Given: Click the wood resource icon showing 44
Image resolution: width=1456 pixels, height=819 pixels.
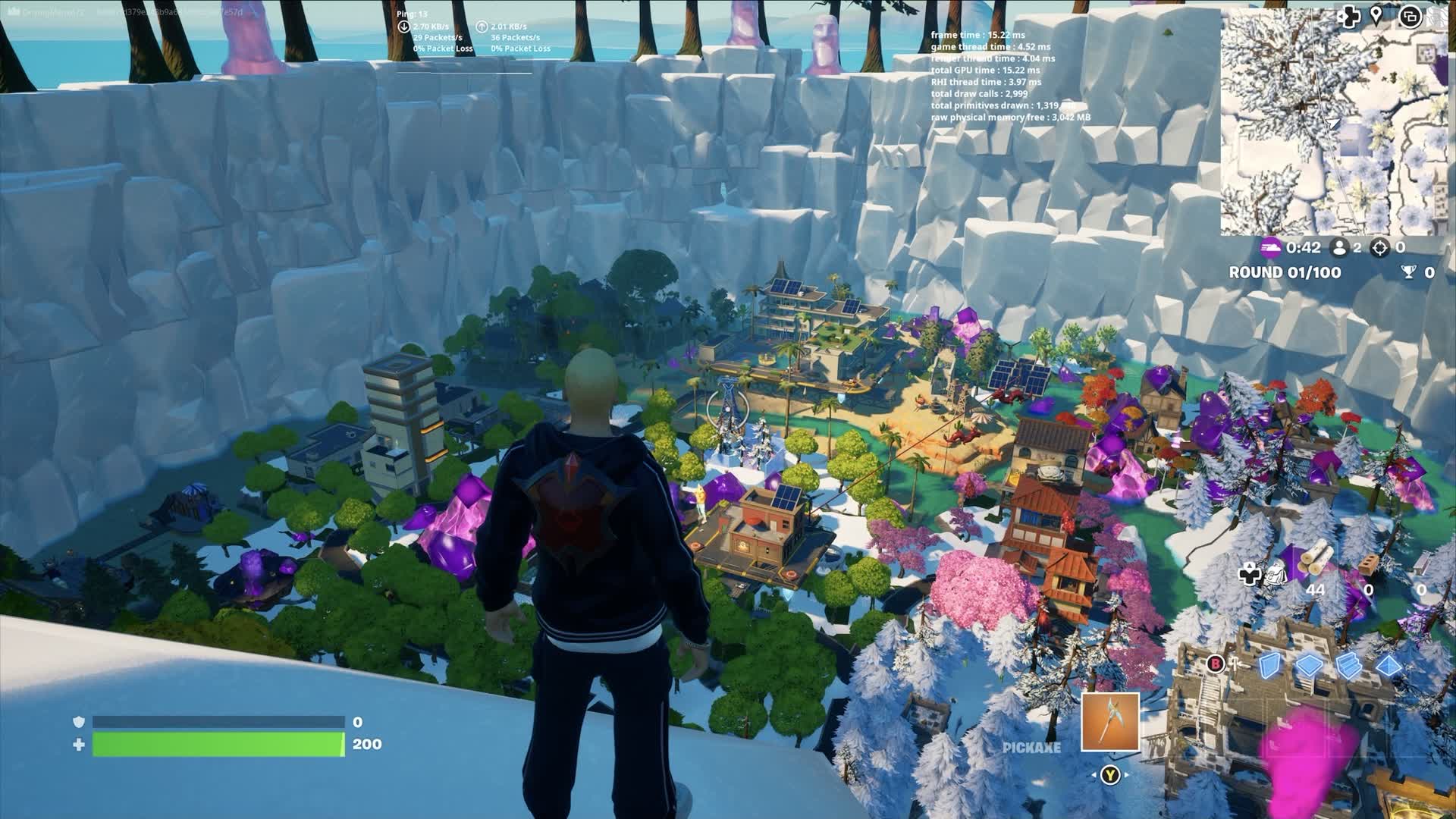Looking at the screenshot, I should click(1315, 559).
